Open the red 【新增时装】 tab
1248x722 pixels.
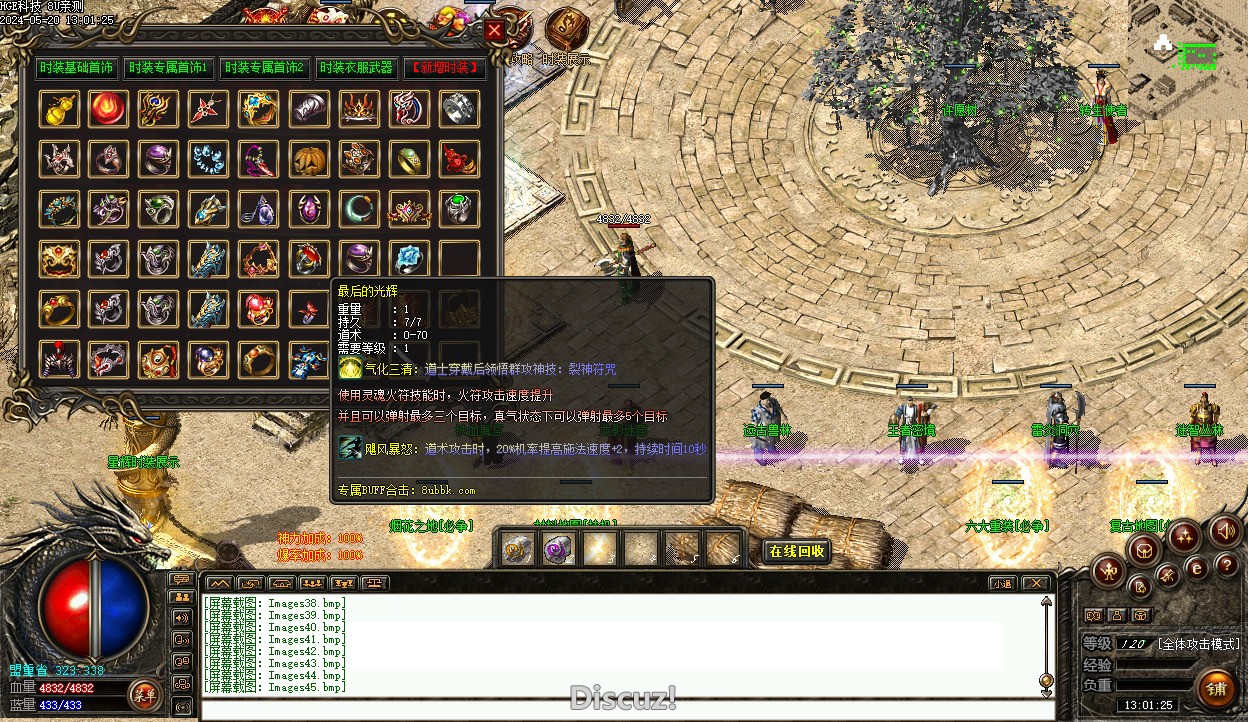click(445, 68)
